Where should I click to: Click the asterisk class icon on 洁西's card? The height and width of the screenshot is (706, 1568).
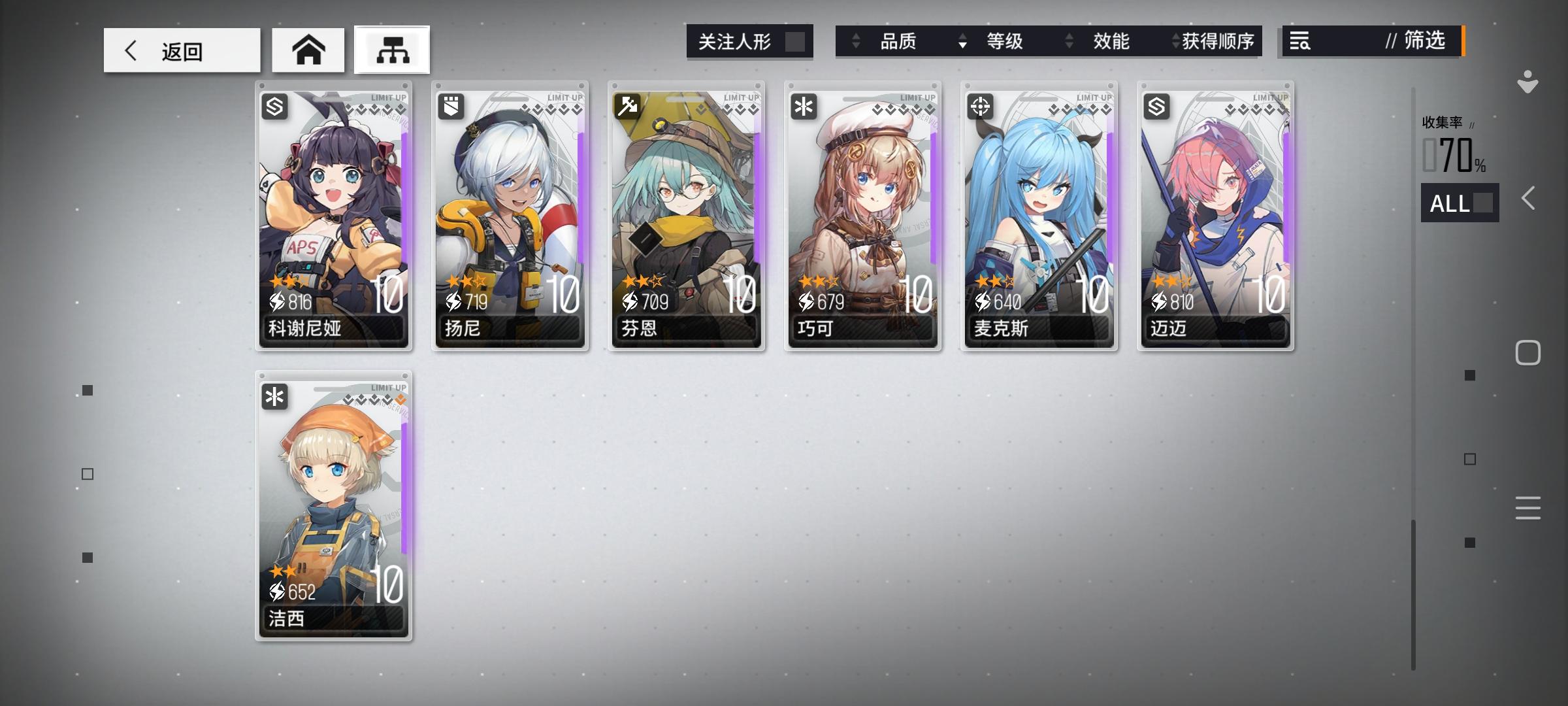coord(274,397)
